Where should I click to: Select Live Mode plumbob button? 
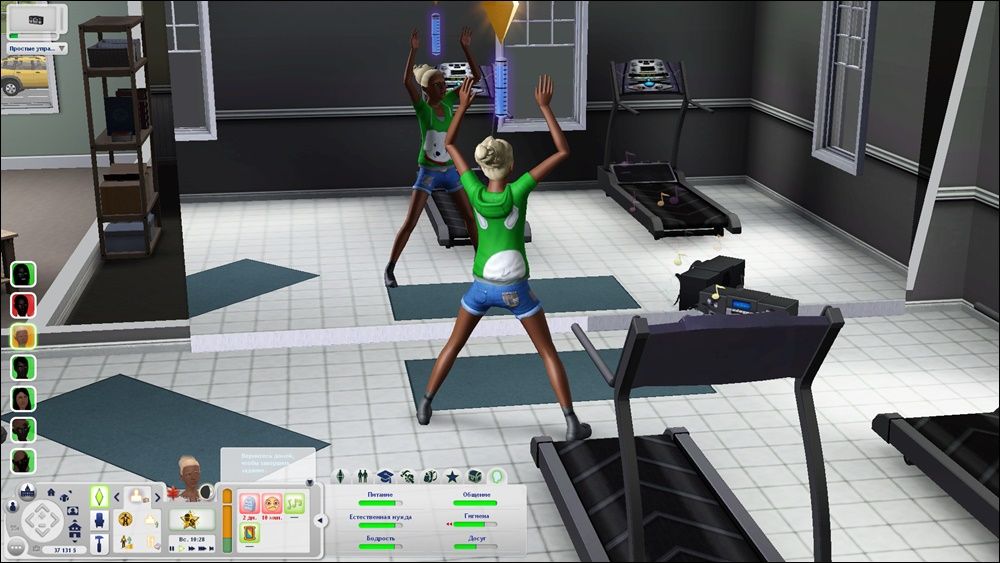coord(100,495)
